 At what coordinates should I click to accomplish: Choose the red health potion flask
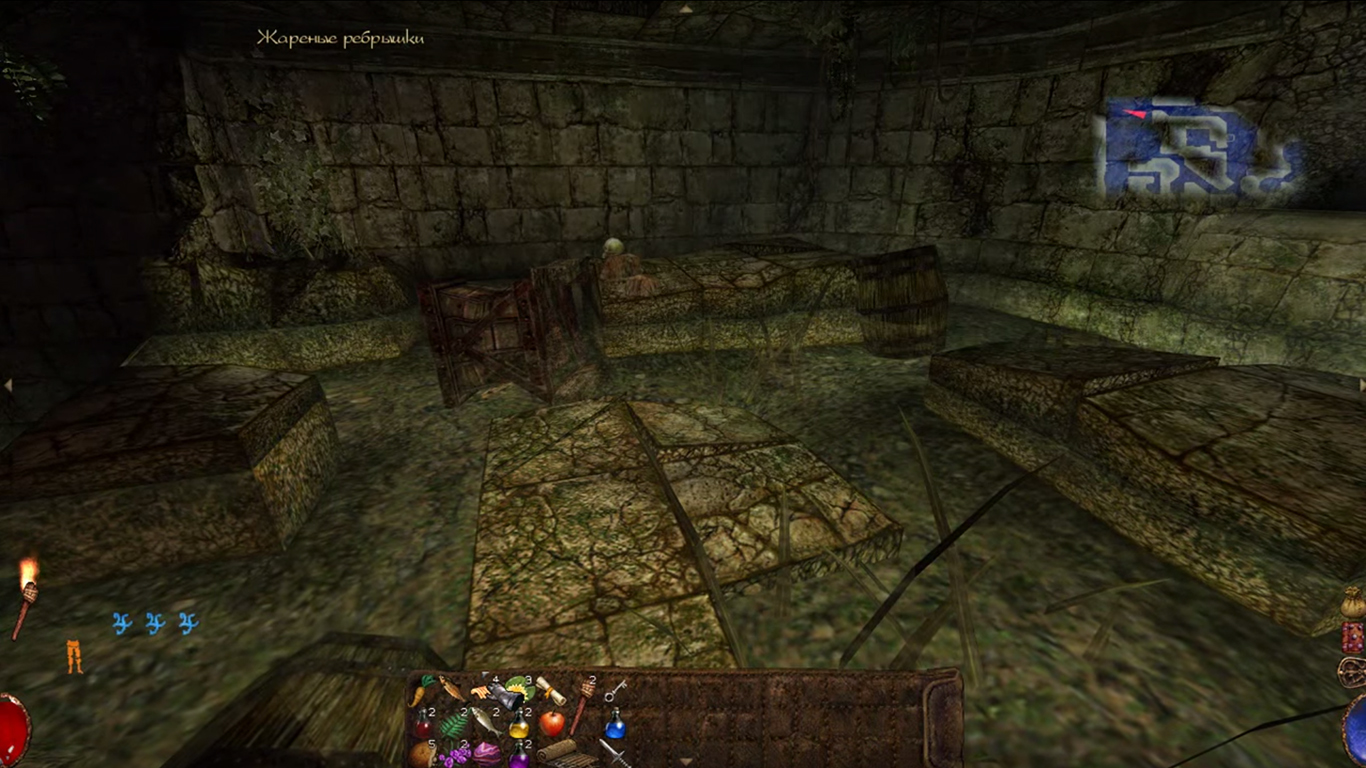(x=424, y=723)
